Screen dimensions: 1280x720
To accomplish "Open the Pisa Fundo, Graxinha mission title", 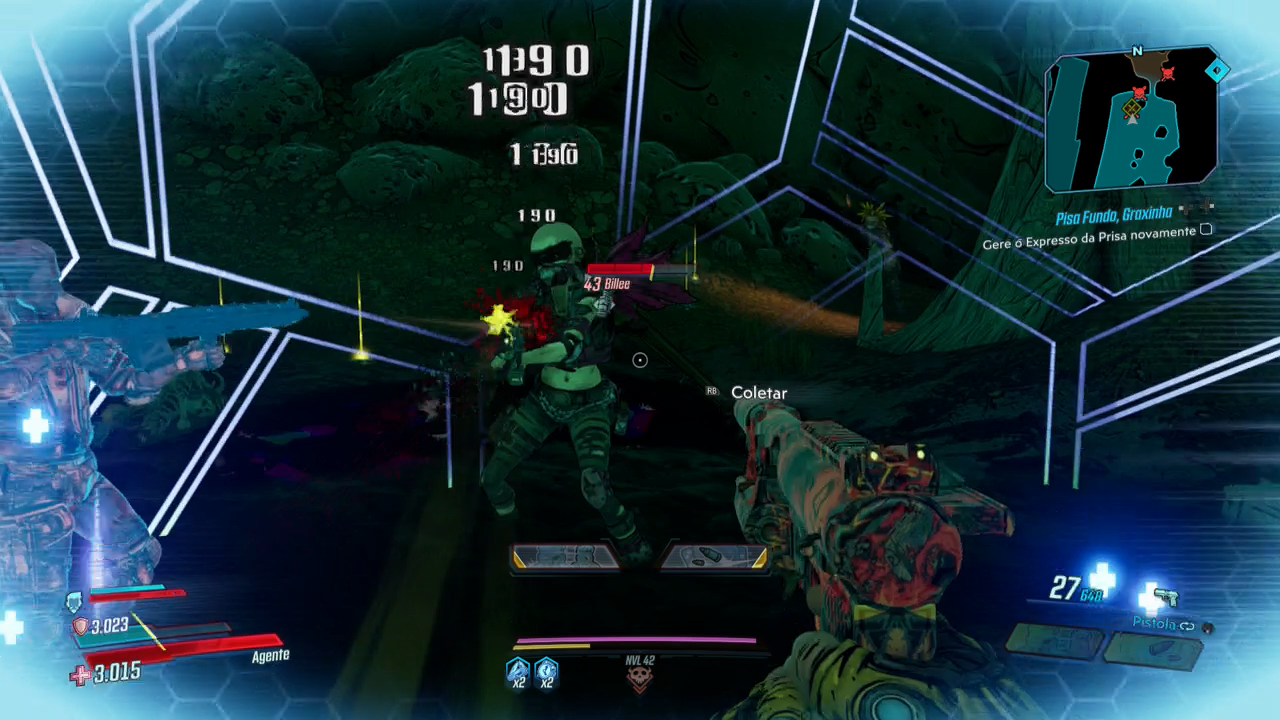I will [x=1114, y=217].
